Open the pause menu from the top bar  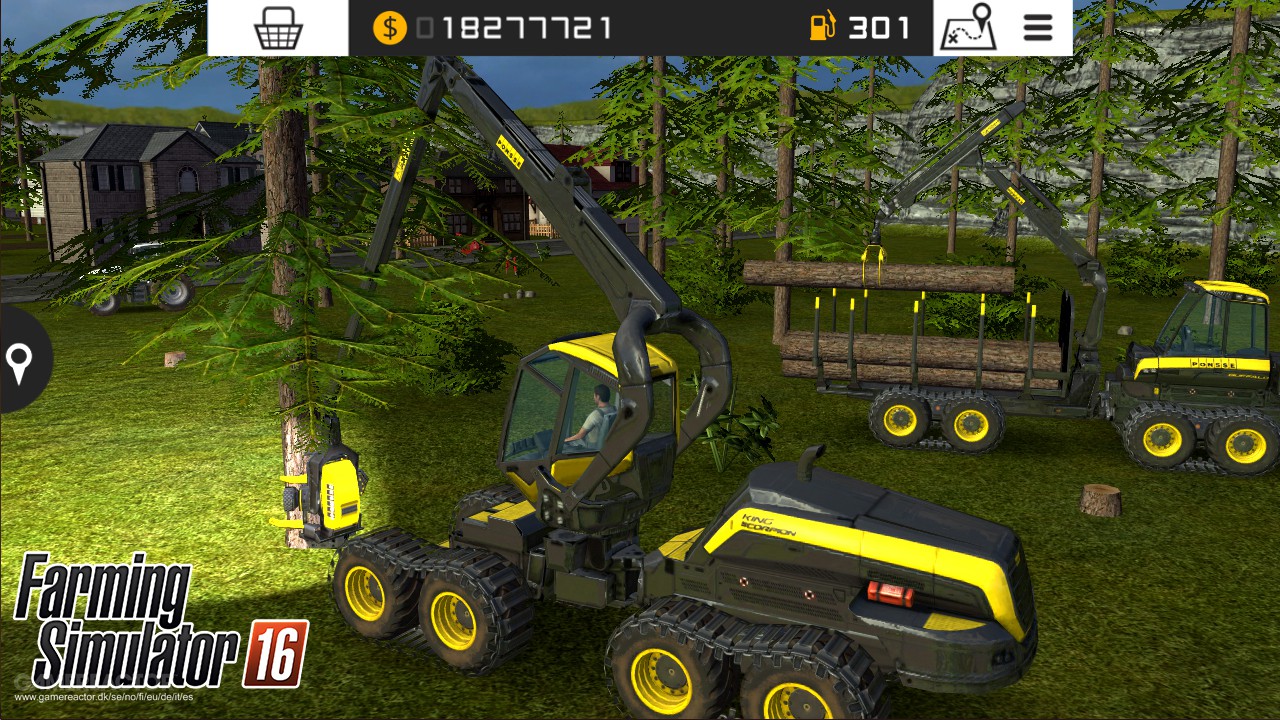click(1037, 28)
